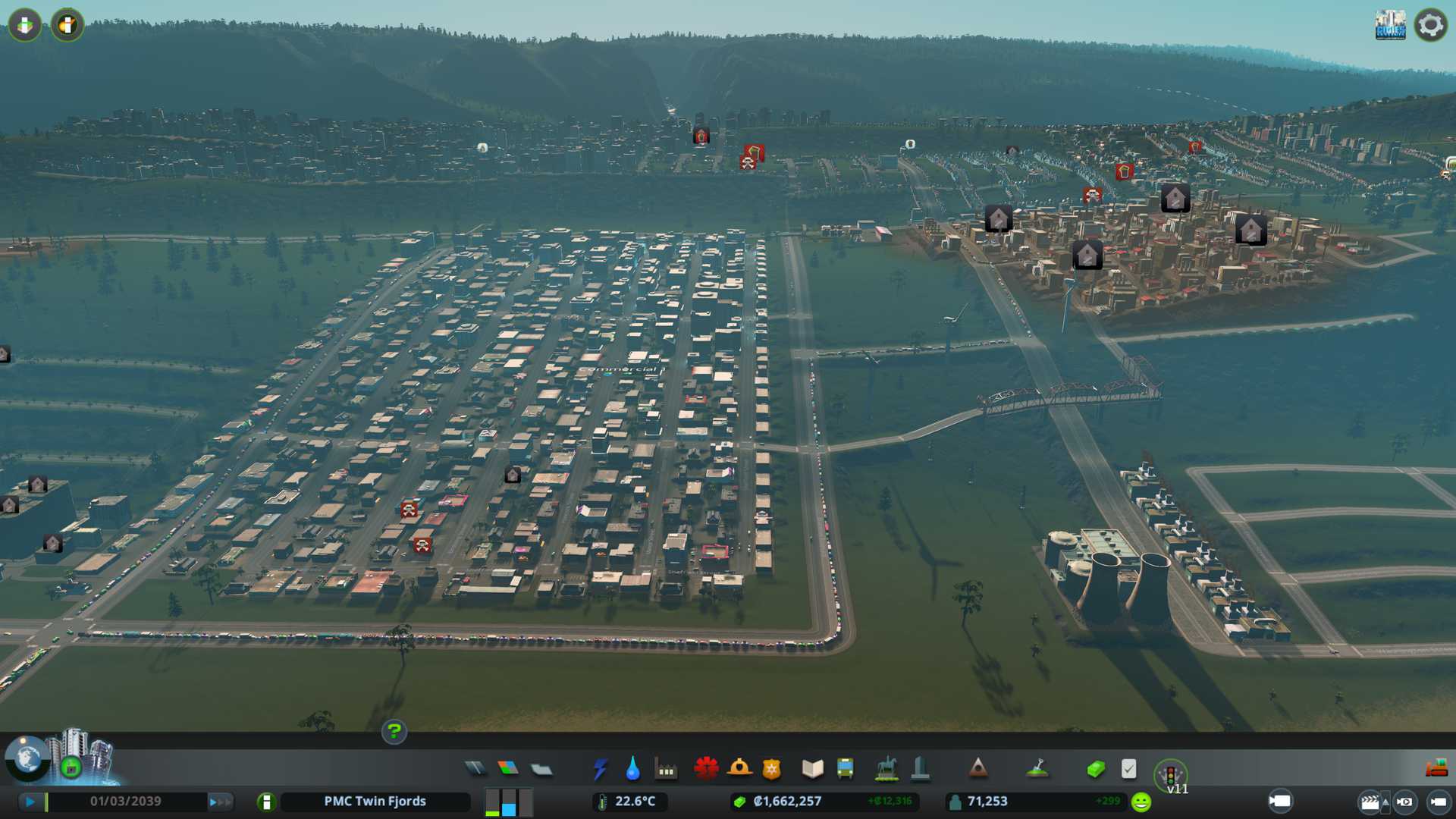Click the play/pause simulation button
Screen dimensions: 1456x819
tap(30, 802)
